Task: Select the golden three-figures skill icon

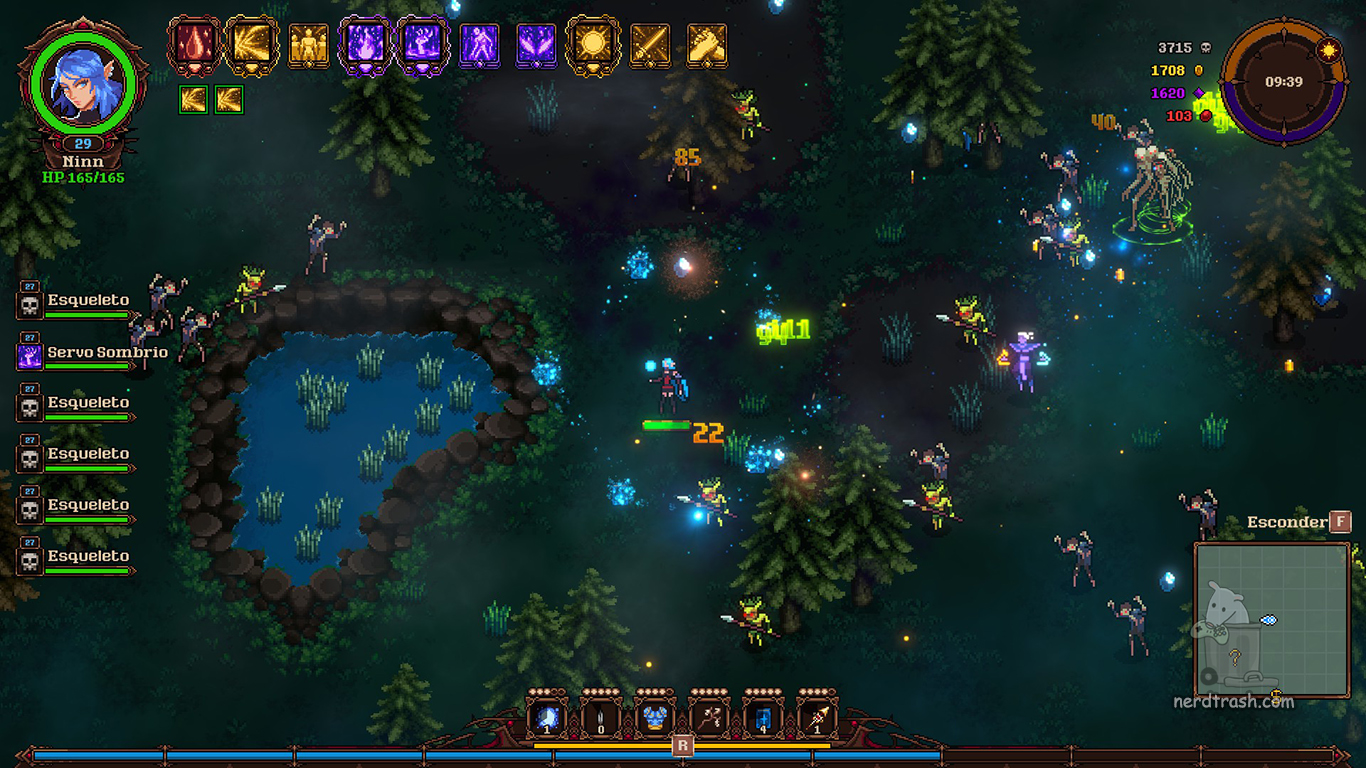Action: pos(308,45)
